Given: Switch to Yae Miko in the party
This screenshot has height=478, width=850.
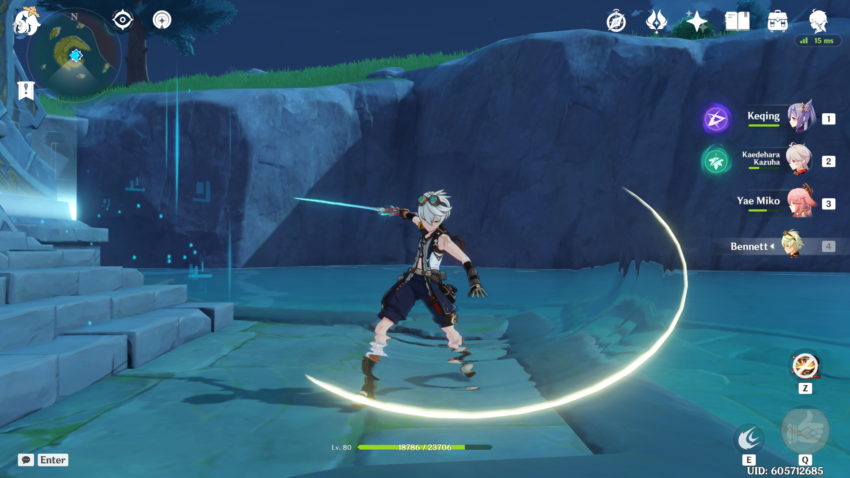Looking at the screenshot, I should [x=798, y=202].
